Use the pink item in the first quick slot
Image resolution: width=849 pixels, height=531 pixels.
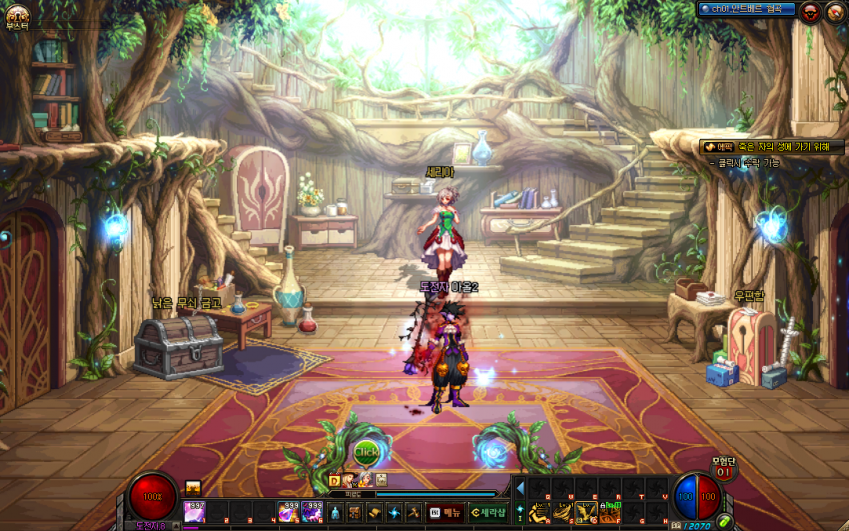(x=194, y=512)
